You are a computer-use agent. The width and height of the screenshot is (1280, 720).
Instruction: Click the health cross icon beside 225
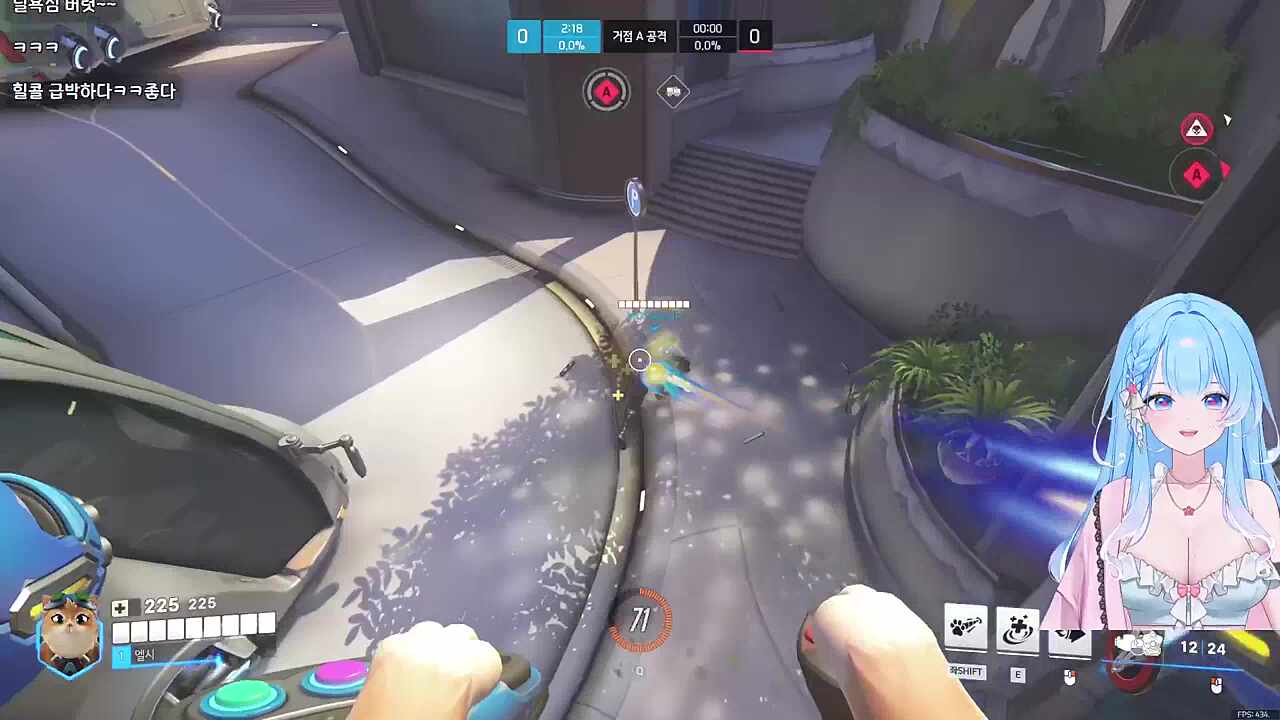click(122, 605)
